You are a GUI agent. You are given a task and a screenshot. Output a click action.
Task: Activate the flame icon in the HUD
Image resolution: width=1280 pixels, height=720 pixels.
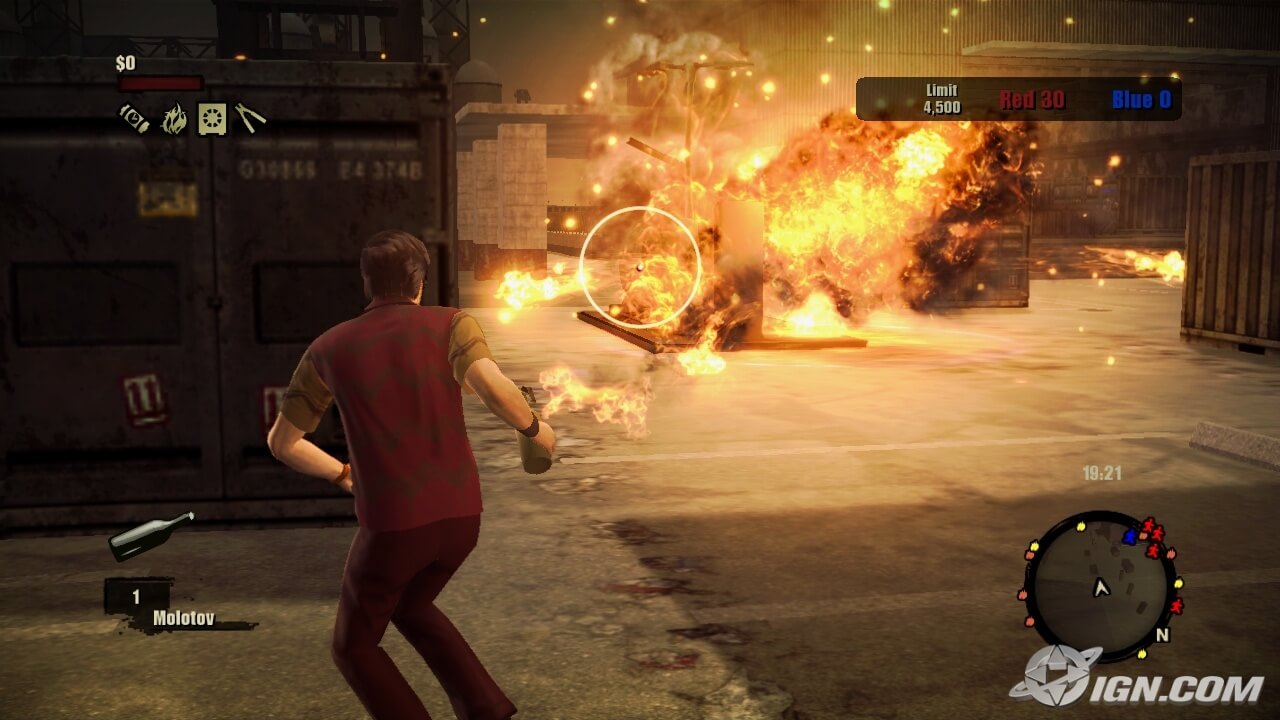[x=174, y=119]
